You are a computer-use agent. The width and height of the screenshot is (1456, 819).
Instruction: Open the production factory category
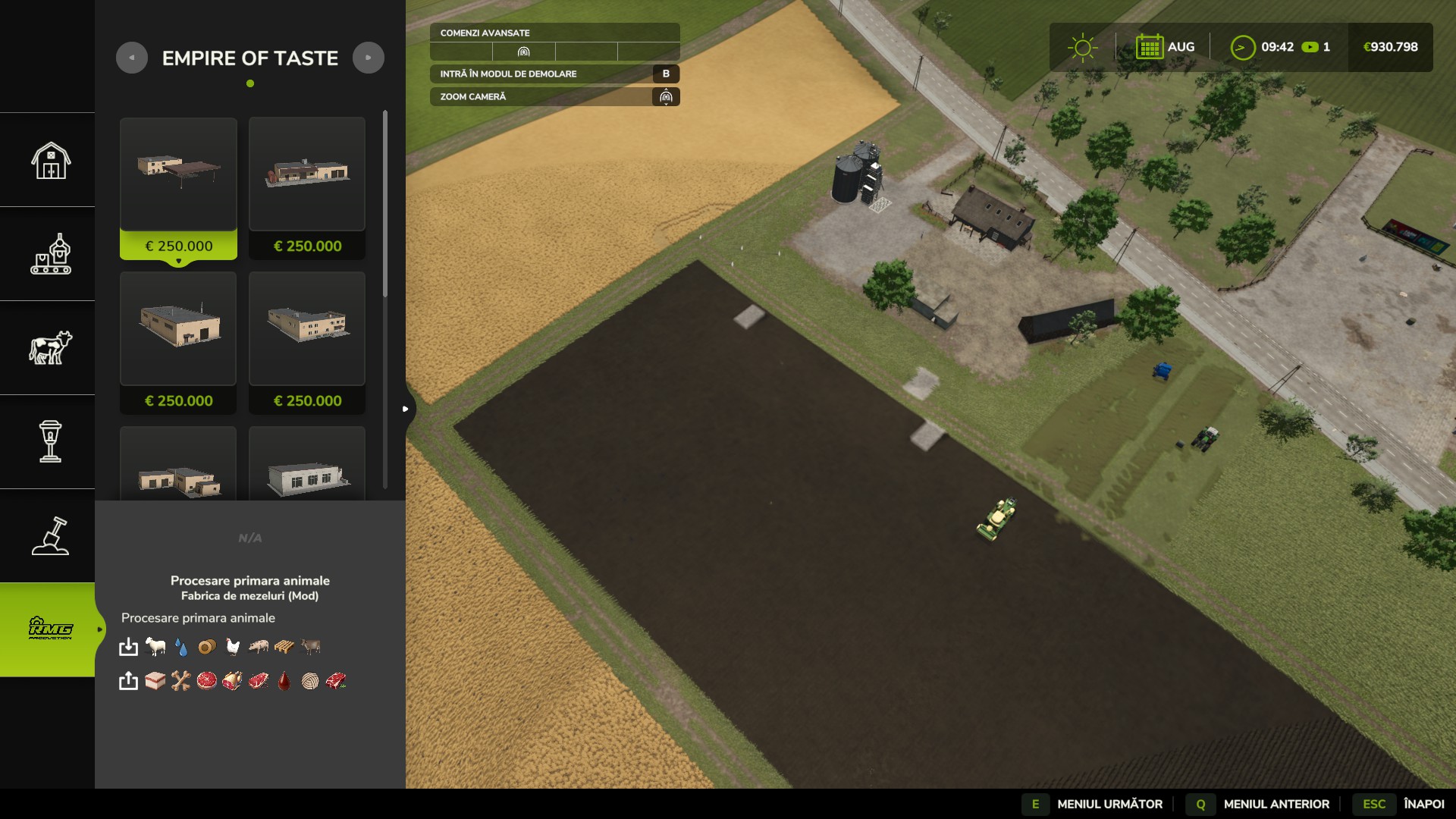(x=50, y=254)
